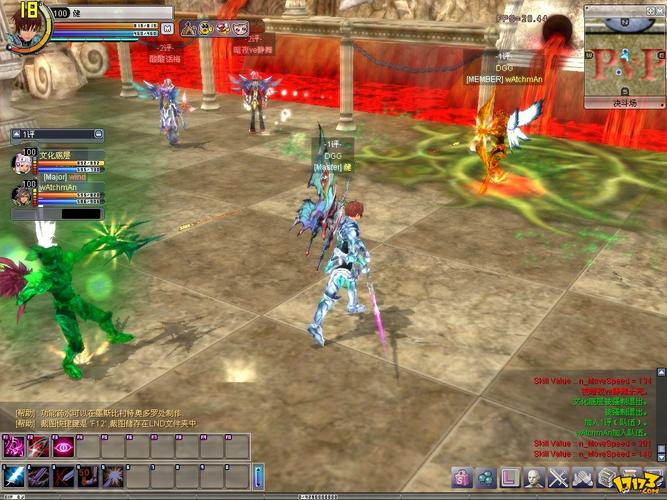Open the purple L menu icon
Image resolution: width=667 pixels, height=500 pixels.
click(x=510, y=477)
